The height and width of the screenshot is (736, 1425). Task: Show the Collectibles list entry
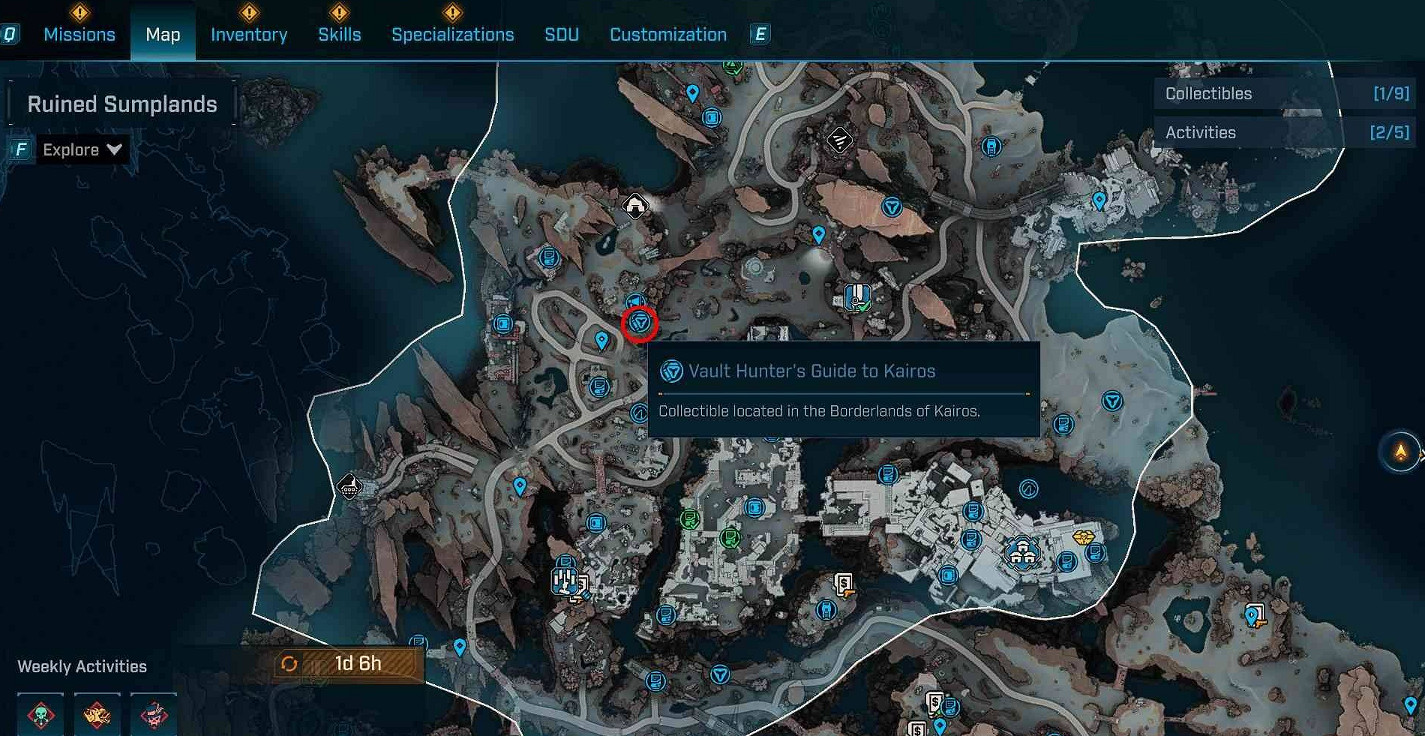[x=1286, y=93]
